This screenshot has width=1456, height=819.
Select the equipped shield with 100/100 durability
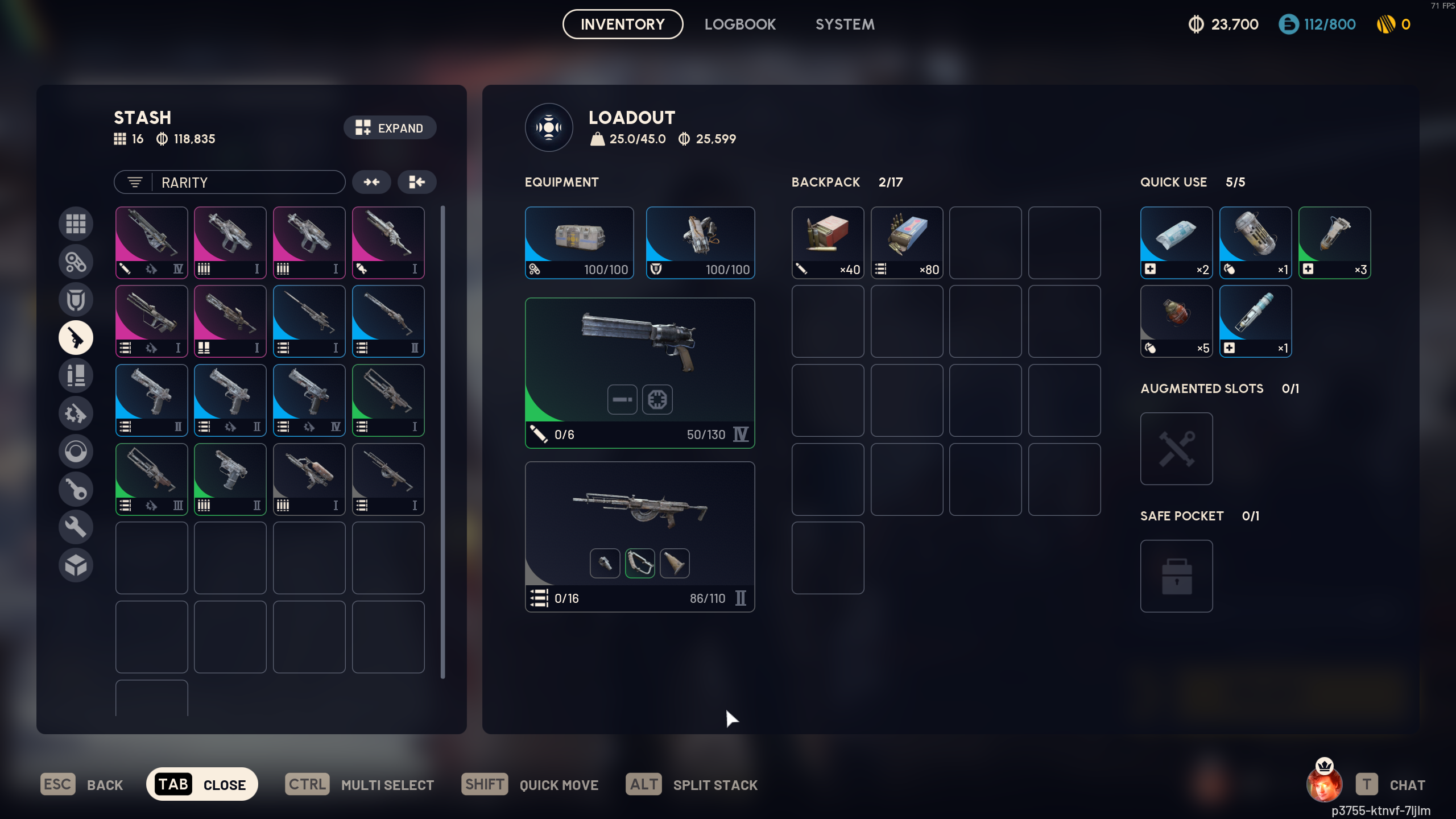point(700,242)
